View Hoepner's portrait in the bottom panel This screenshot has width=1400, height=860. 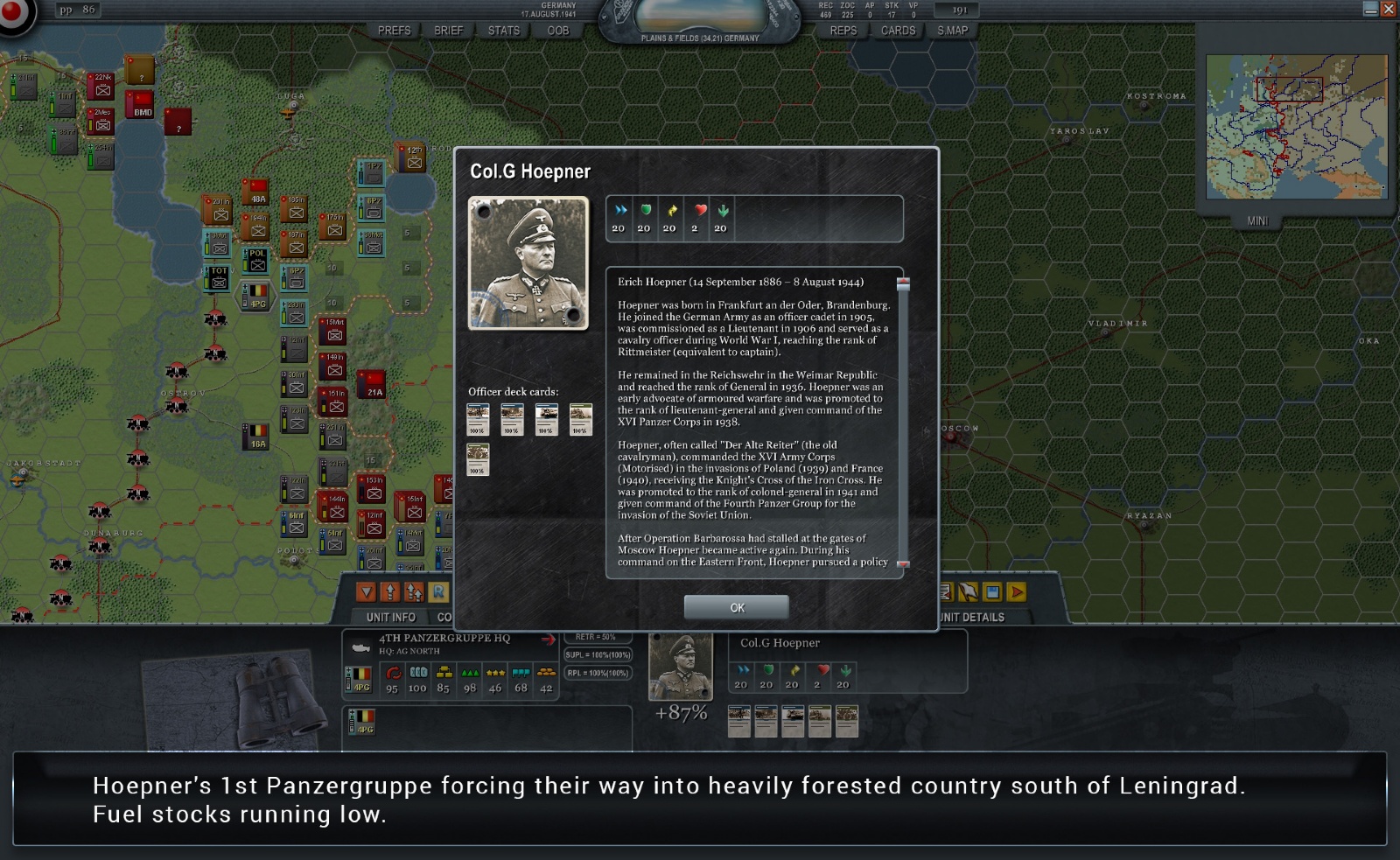(680, 668)
